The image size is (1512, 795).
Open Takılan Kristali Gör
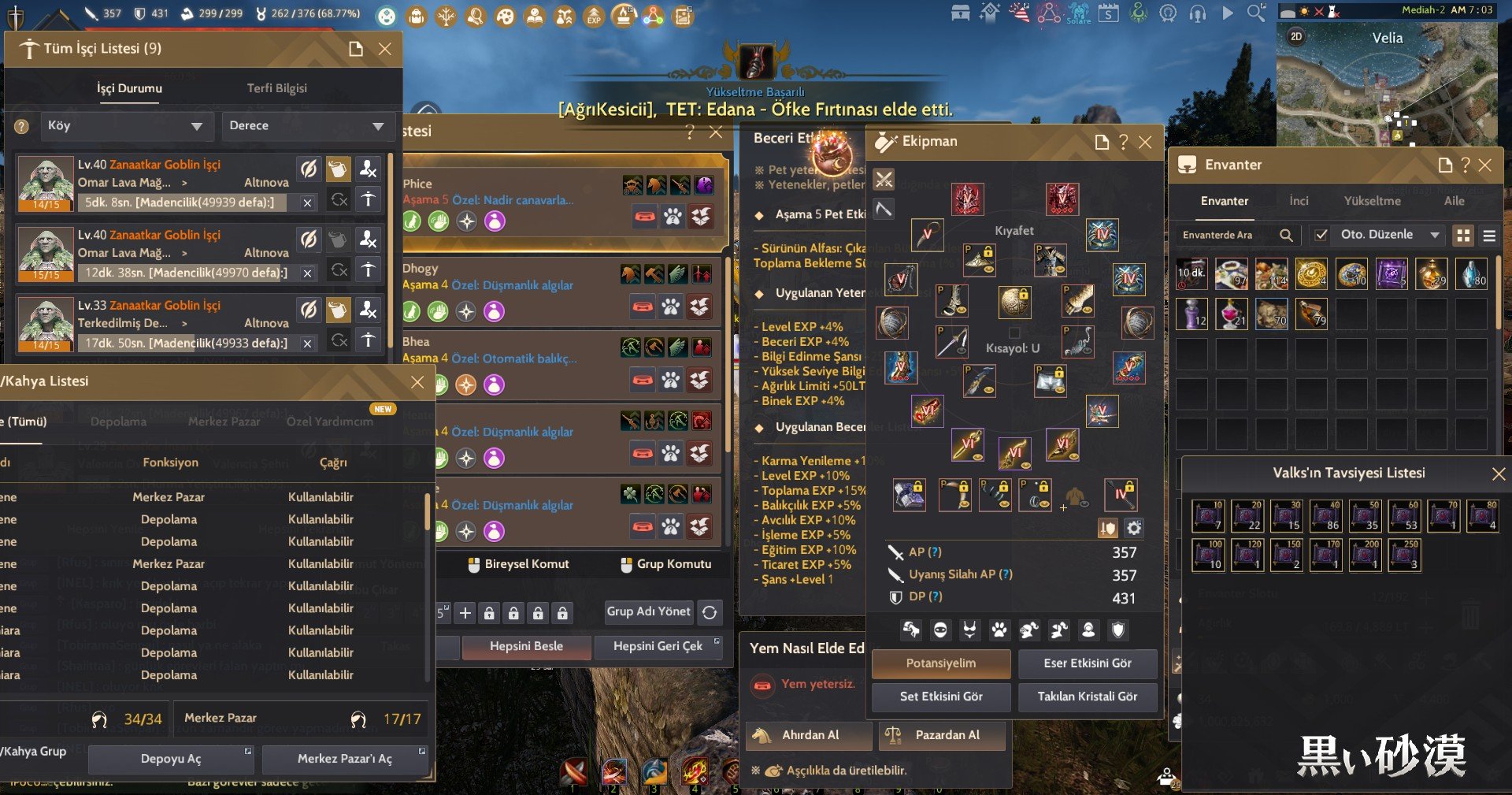(1087, 697)
